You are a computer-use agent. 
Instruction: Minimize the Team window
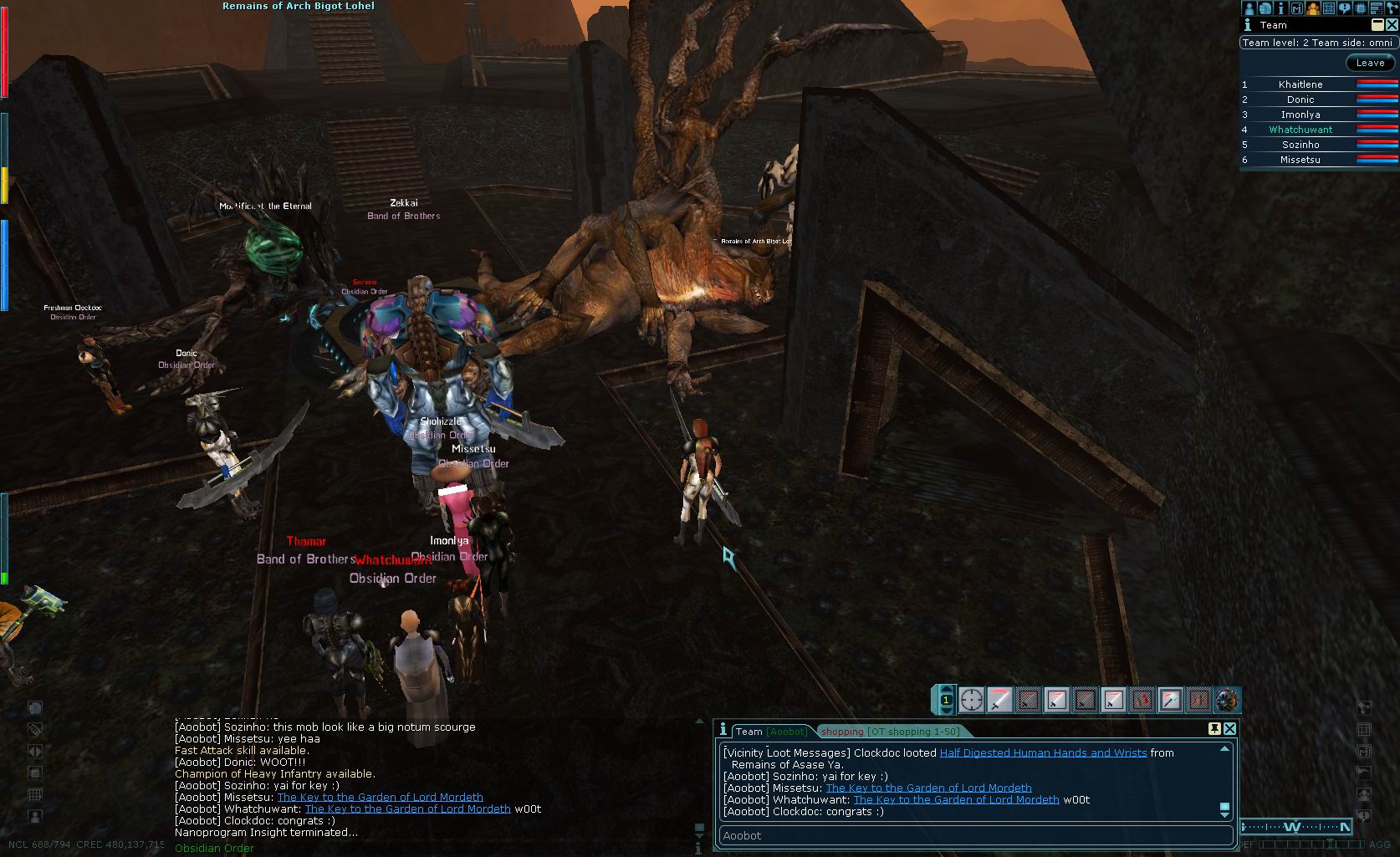pyautogui.click(x=1377, y=25)
